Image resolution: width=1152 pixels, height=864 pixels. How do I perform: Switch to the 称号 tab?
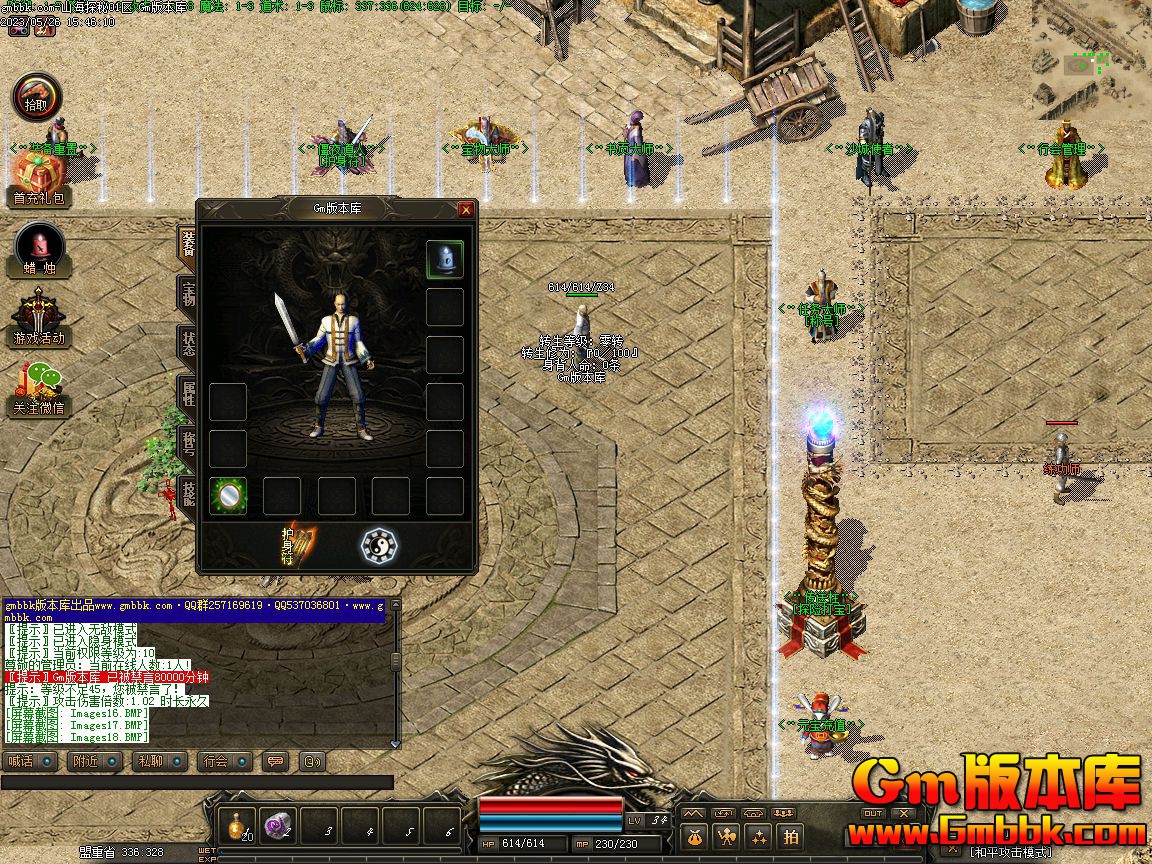click(187, 441)
